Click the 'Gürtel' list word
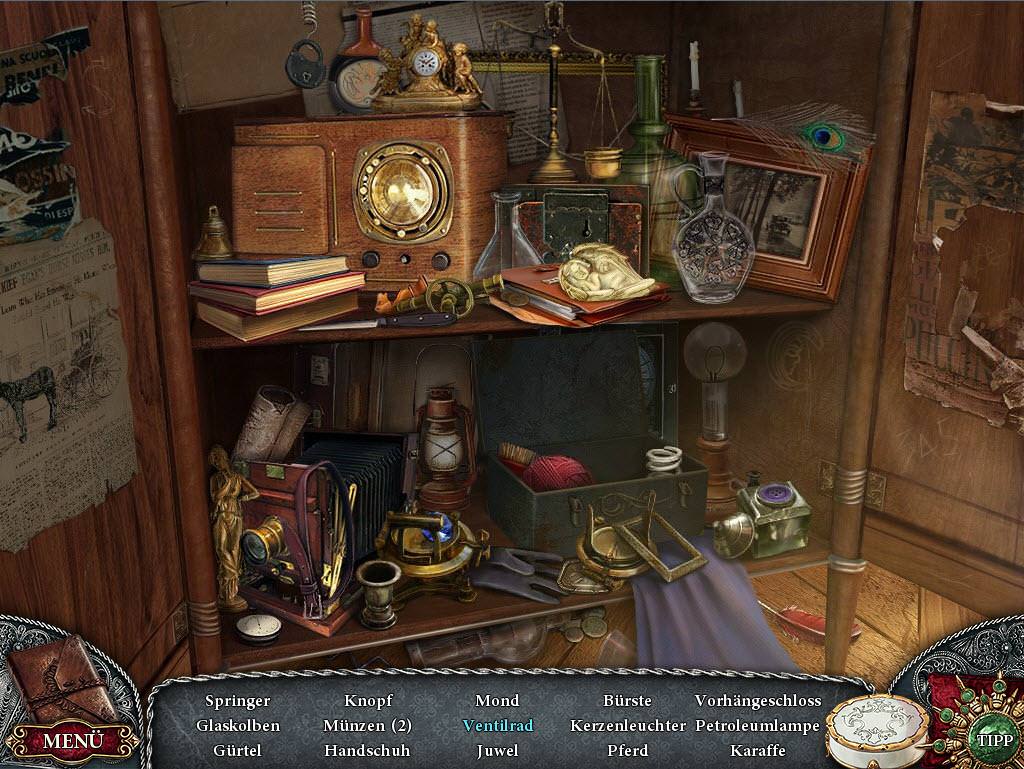This screenshot has width=1024, height=769. 237,750
